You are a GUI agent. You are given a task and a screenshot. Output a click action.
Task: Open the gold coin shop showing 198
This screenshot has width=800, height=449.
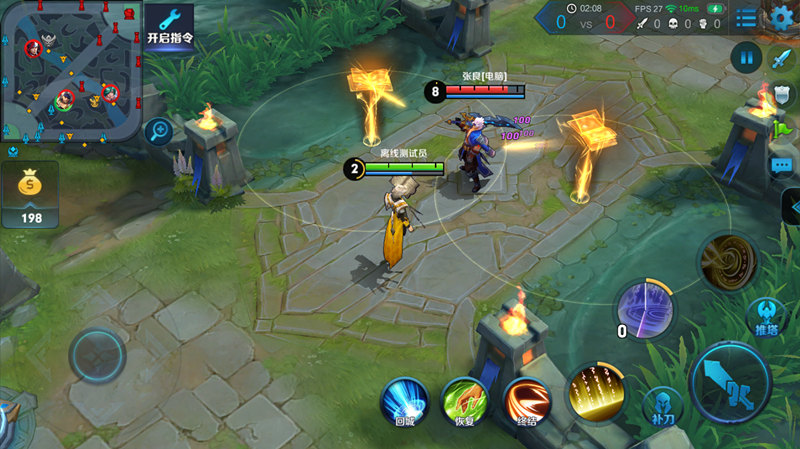(x=30, y=195)
